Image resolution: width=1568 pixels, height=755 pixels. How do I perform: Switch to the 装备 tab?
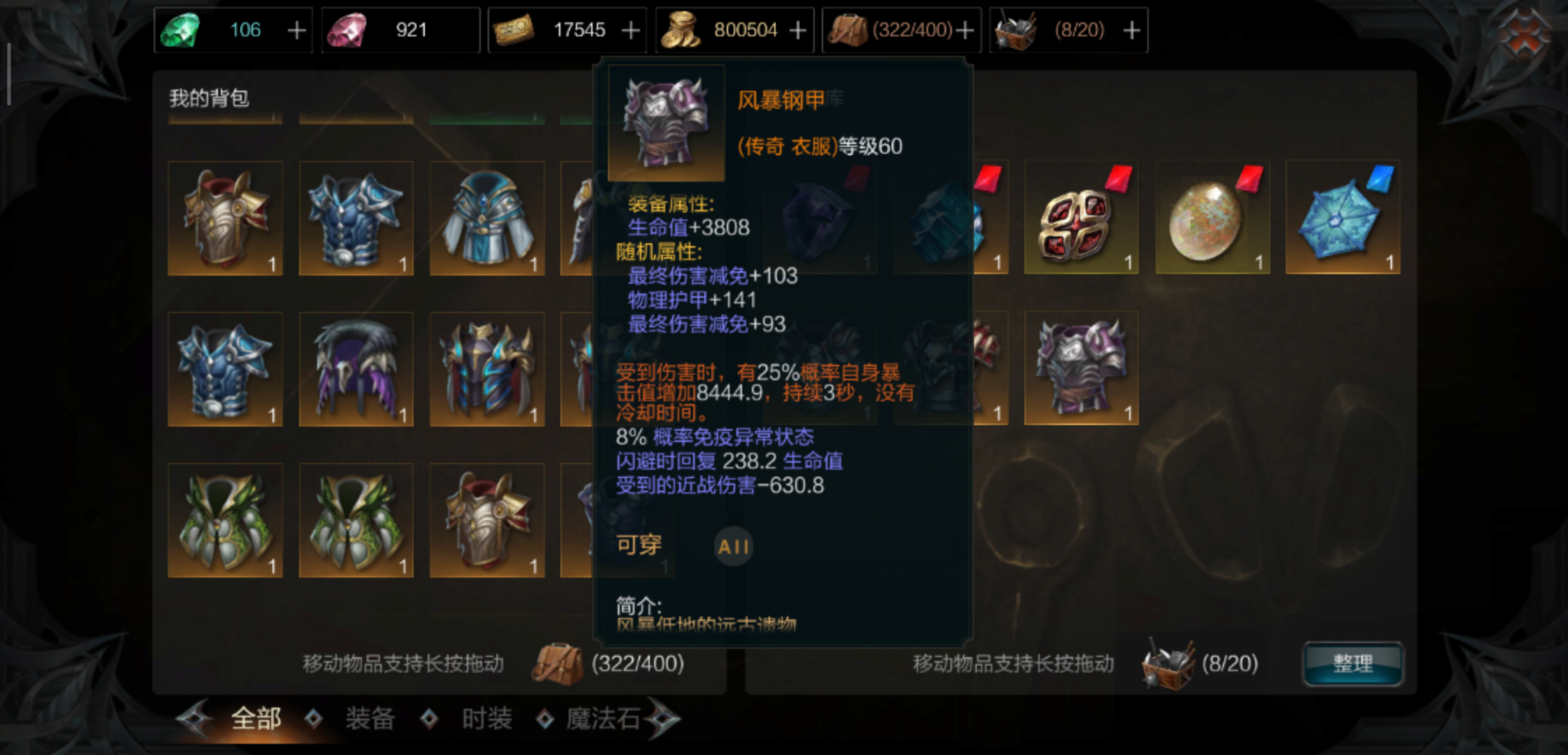(370, 717)
